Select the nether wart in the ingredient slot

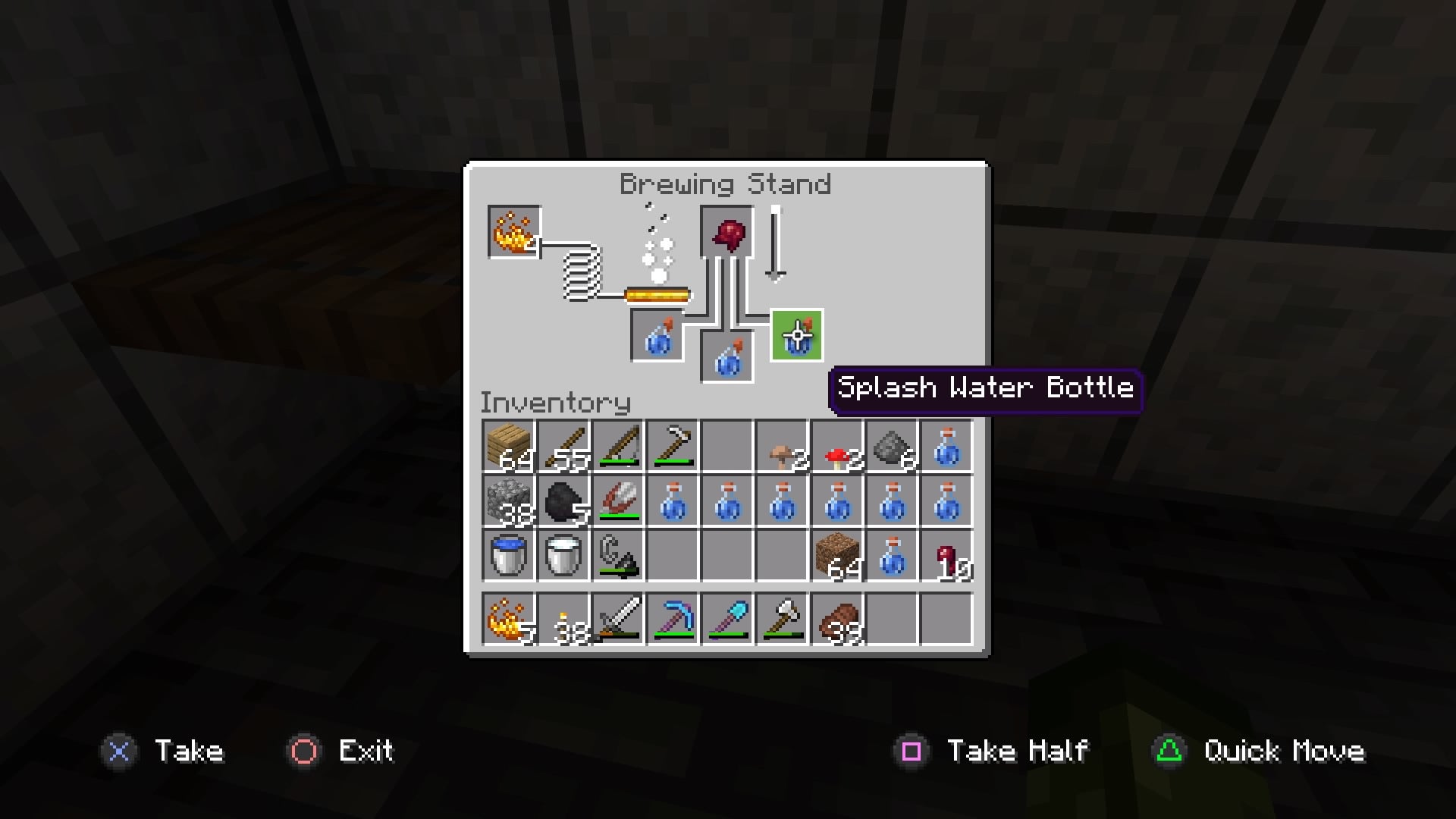click(x=726, y=232)
